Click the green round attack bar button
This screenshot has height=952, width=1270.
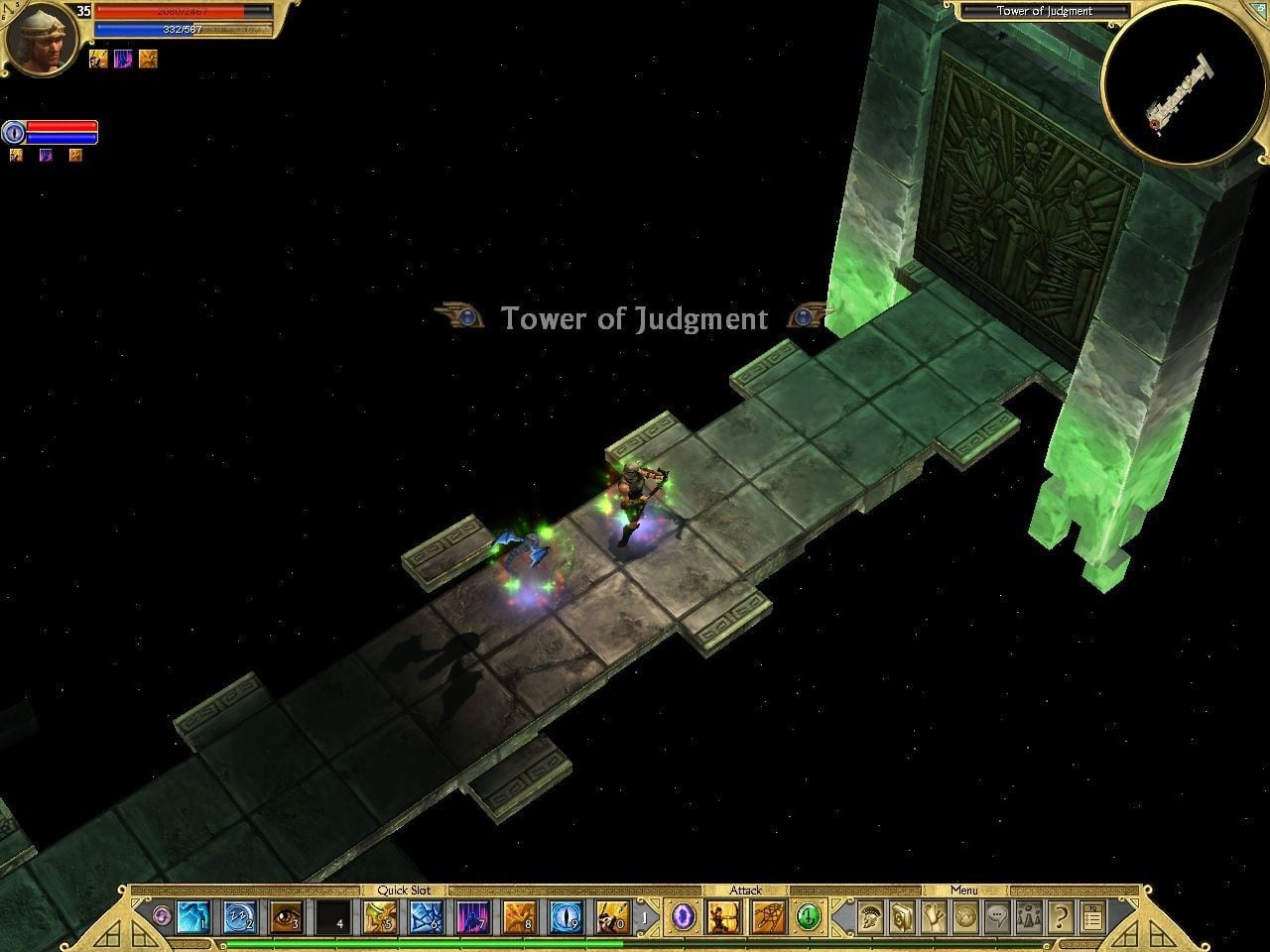(x=809, y=917)
